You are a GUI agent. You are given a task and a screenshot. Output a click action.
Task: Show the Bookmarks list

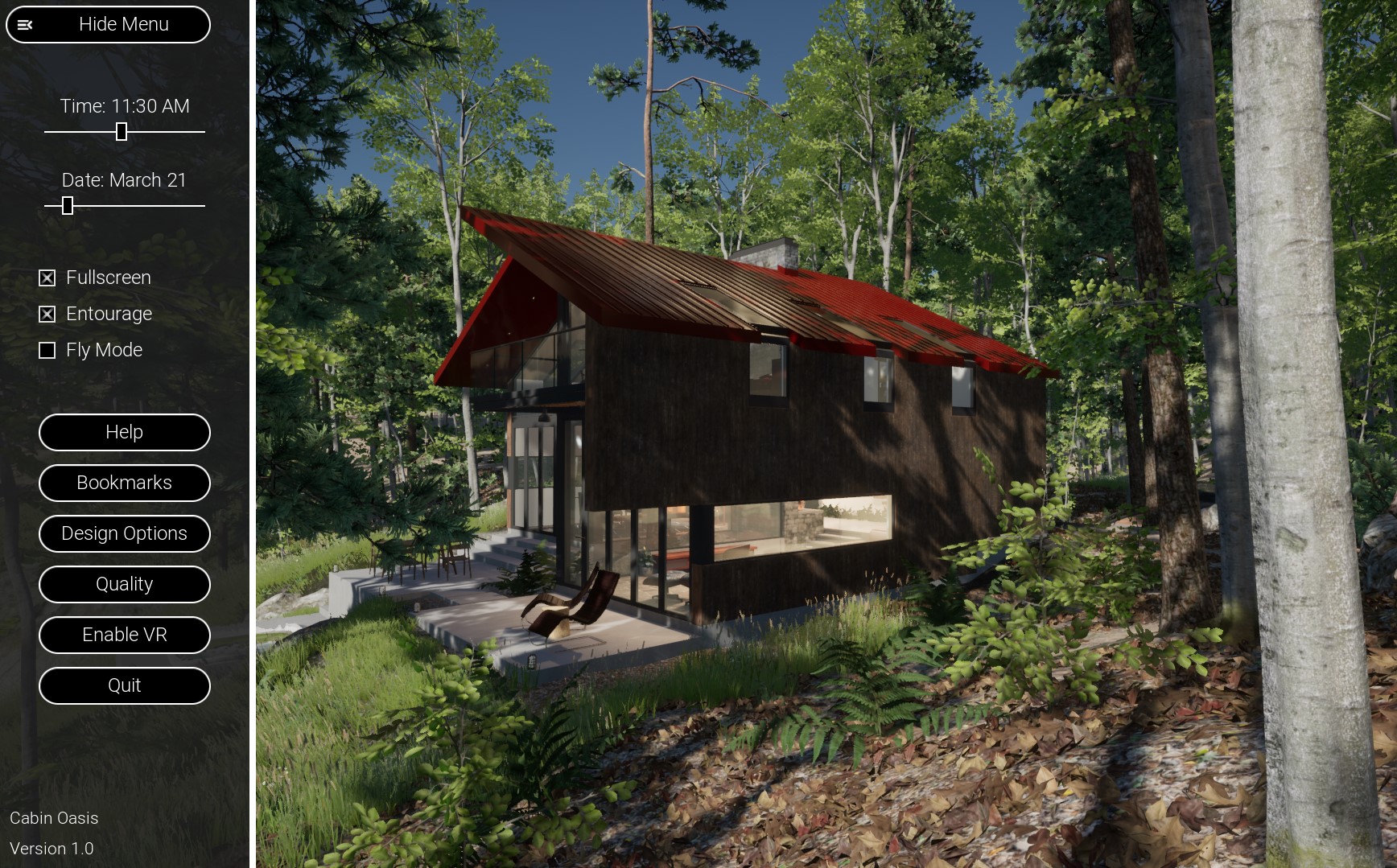click(124, 483)
